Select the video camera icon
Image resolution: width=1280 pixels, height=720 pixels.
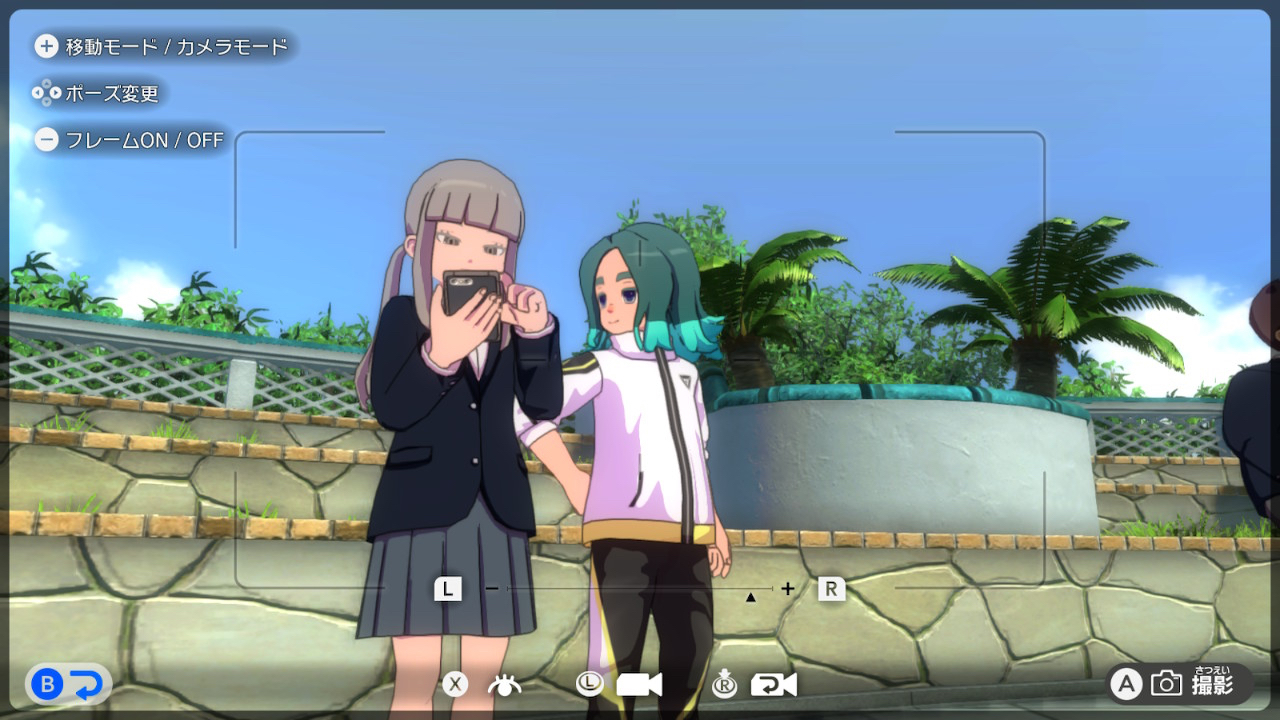click(639, 685)
